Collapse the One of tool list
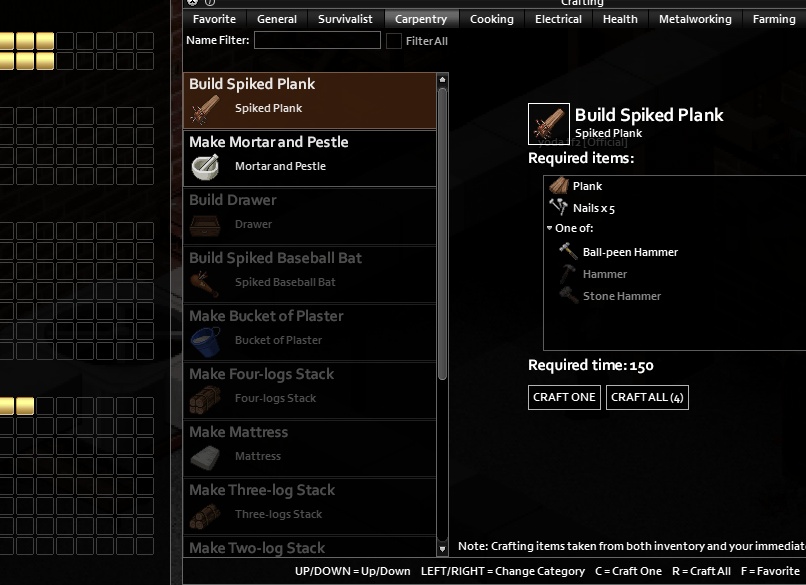806x585 pixels. click(x=550, y=229)
